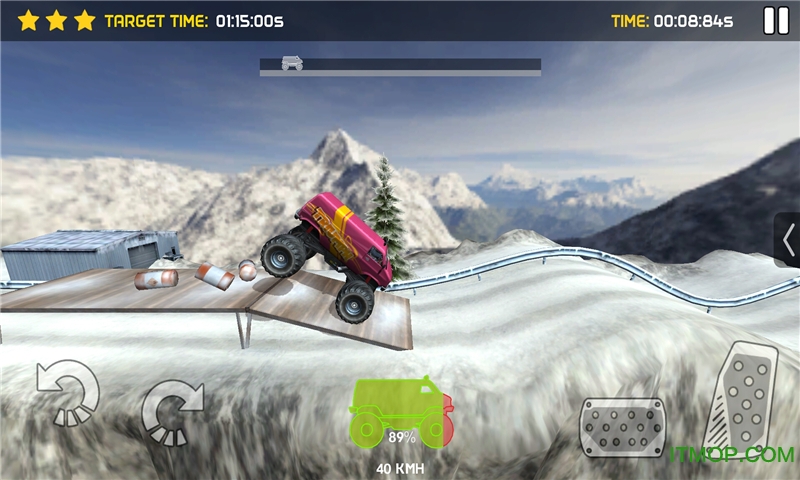Expand the side panel arrow tab
The height and width of the screenshot is (480, 800).
(x=788, y=240)
